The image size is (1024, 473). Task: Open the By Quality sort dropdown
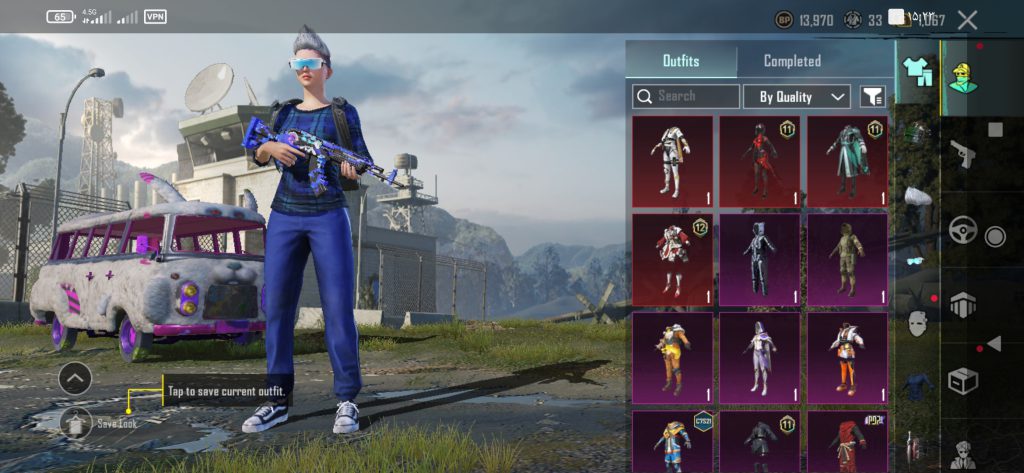[797, 97]
